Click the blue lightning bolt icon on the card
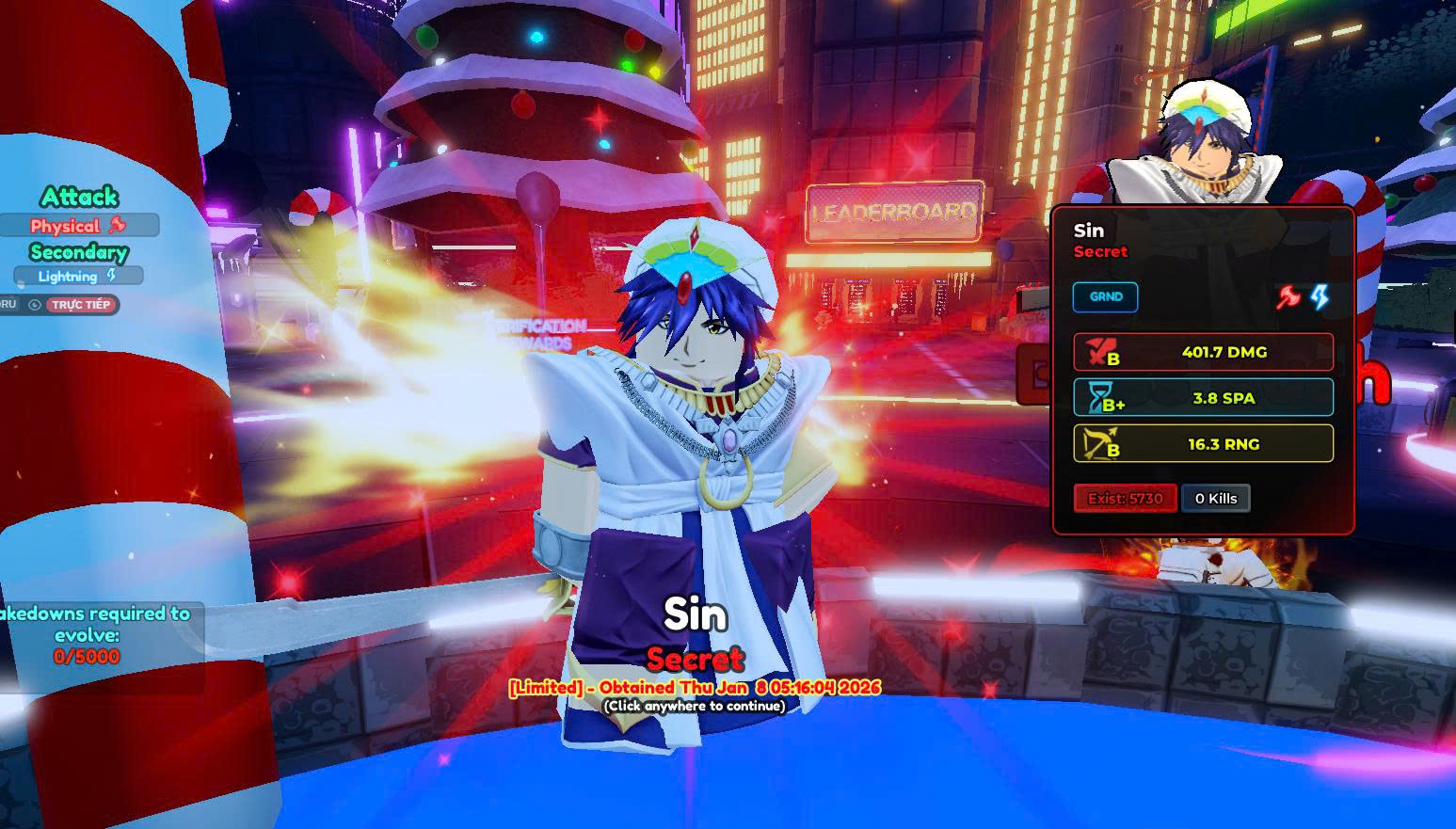 [1320, 297]
